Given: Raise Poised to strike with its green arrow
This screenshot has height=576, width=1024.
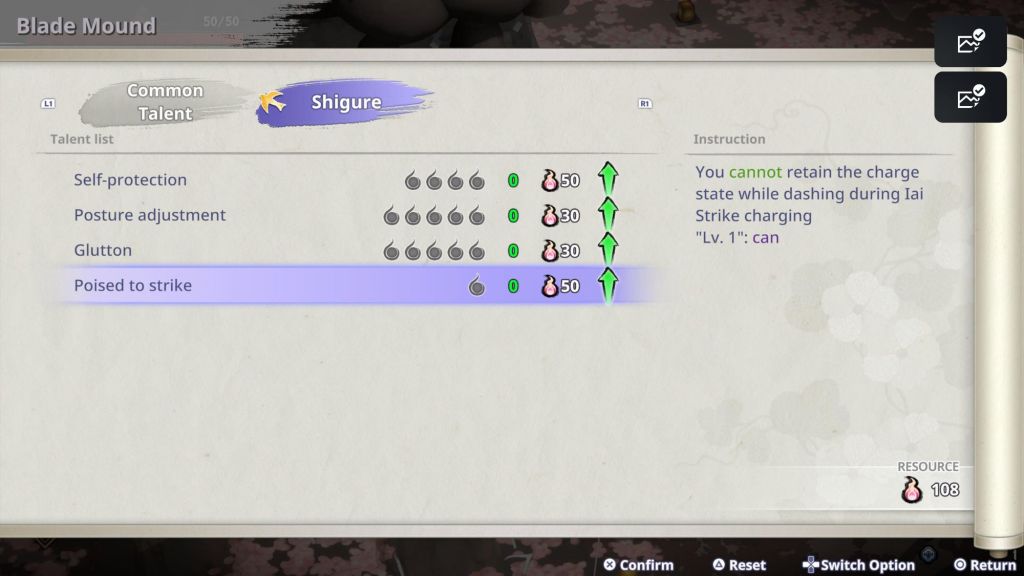Looking at the screenshot, I should click(608, 286).
